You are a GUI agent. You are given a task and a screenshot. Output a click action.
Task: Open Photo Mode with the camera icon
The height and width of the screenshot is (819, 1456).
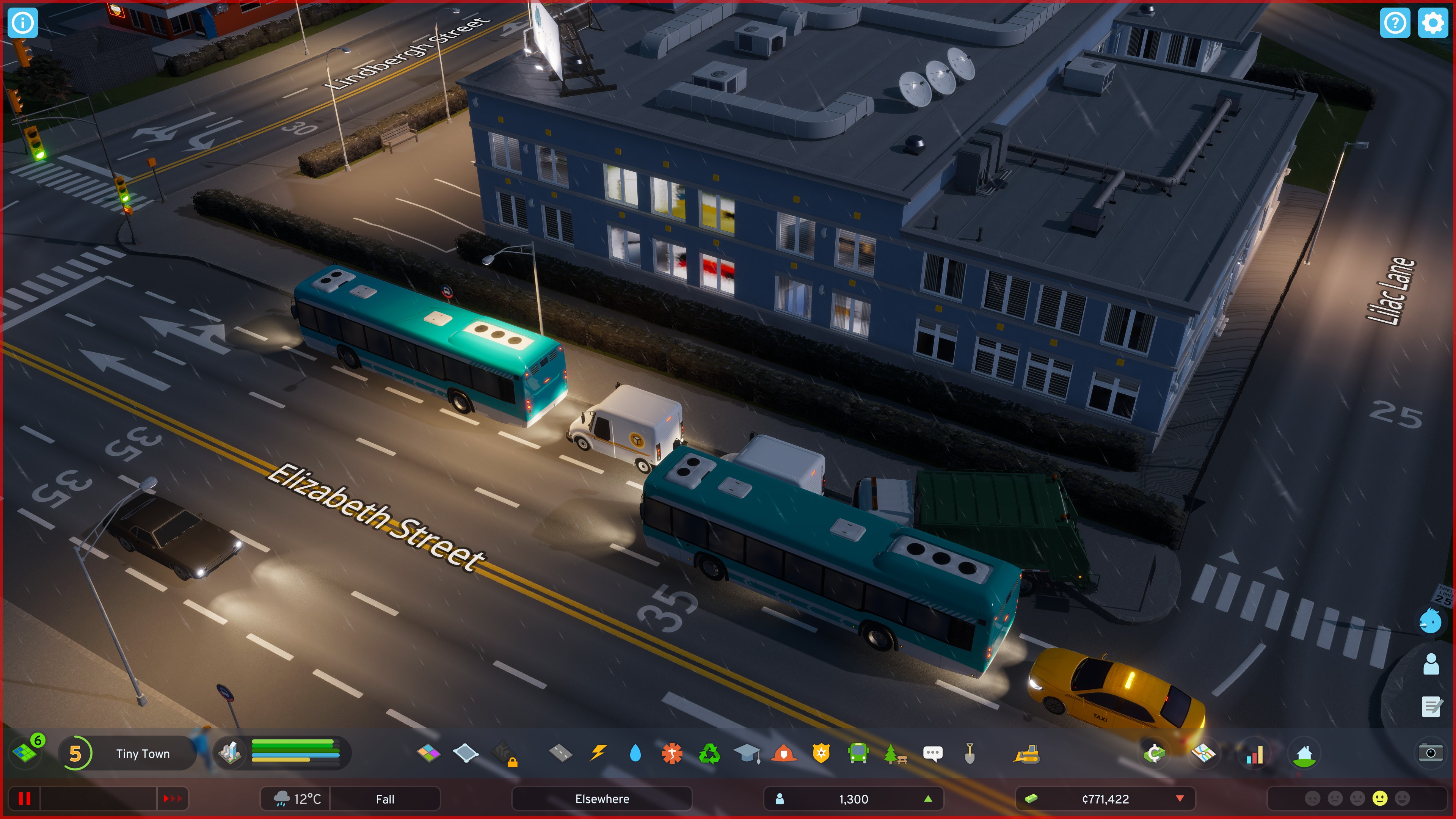pos(1432,752)
